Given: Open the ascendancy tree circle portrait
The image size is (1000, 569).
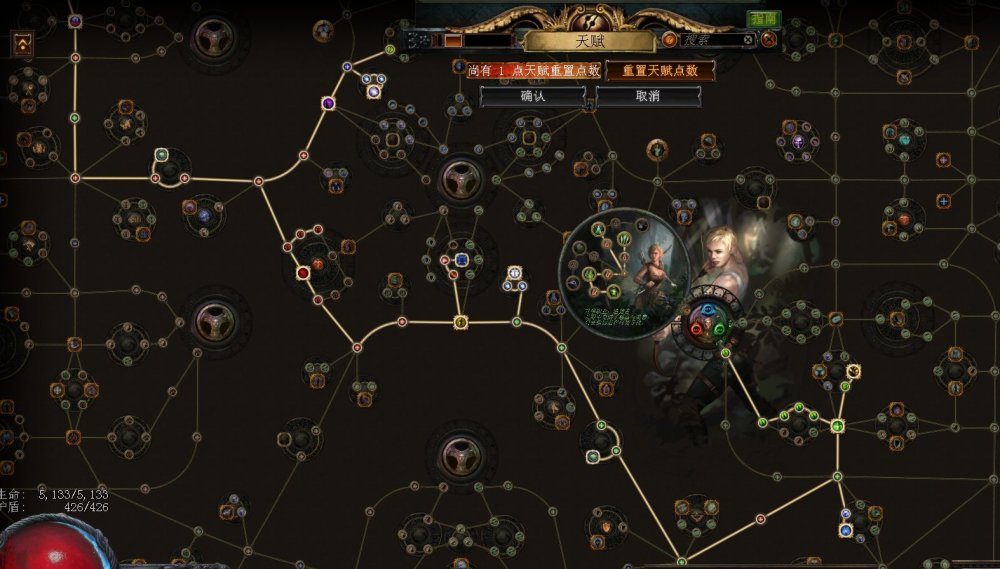Looking at the screenshot, I should 624,272.
